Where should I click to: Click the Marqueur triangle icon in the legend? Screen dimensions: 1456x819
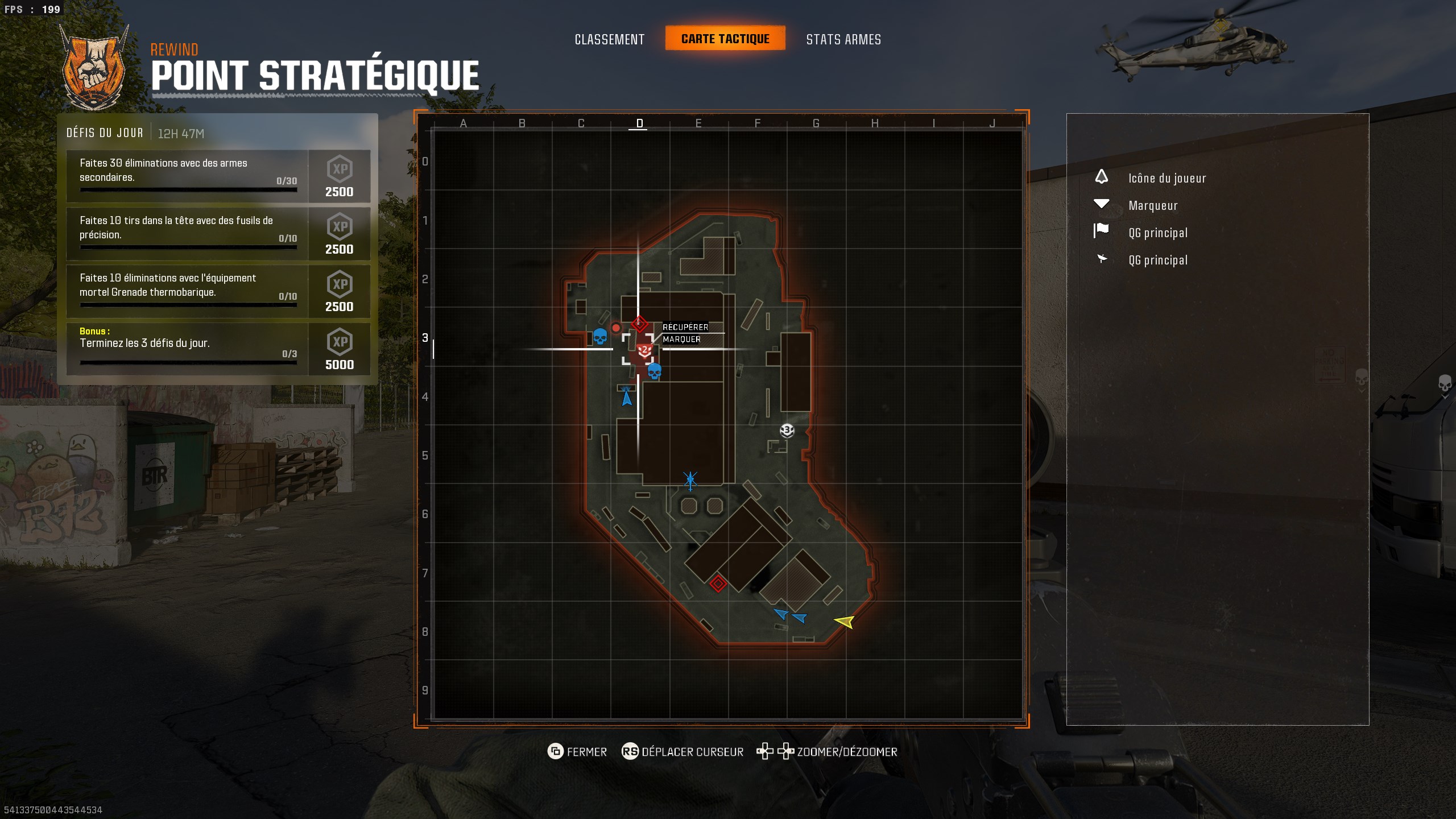[x=1102, y=204]
